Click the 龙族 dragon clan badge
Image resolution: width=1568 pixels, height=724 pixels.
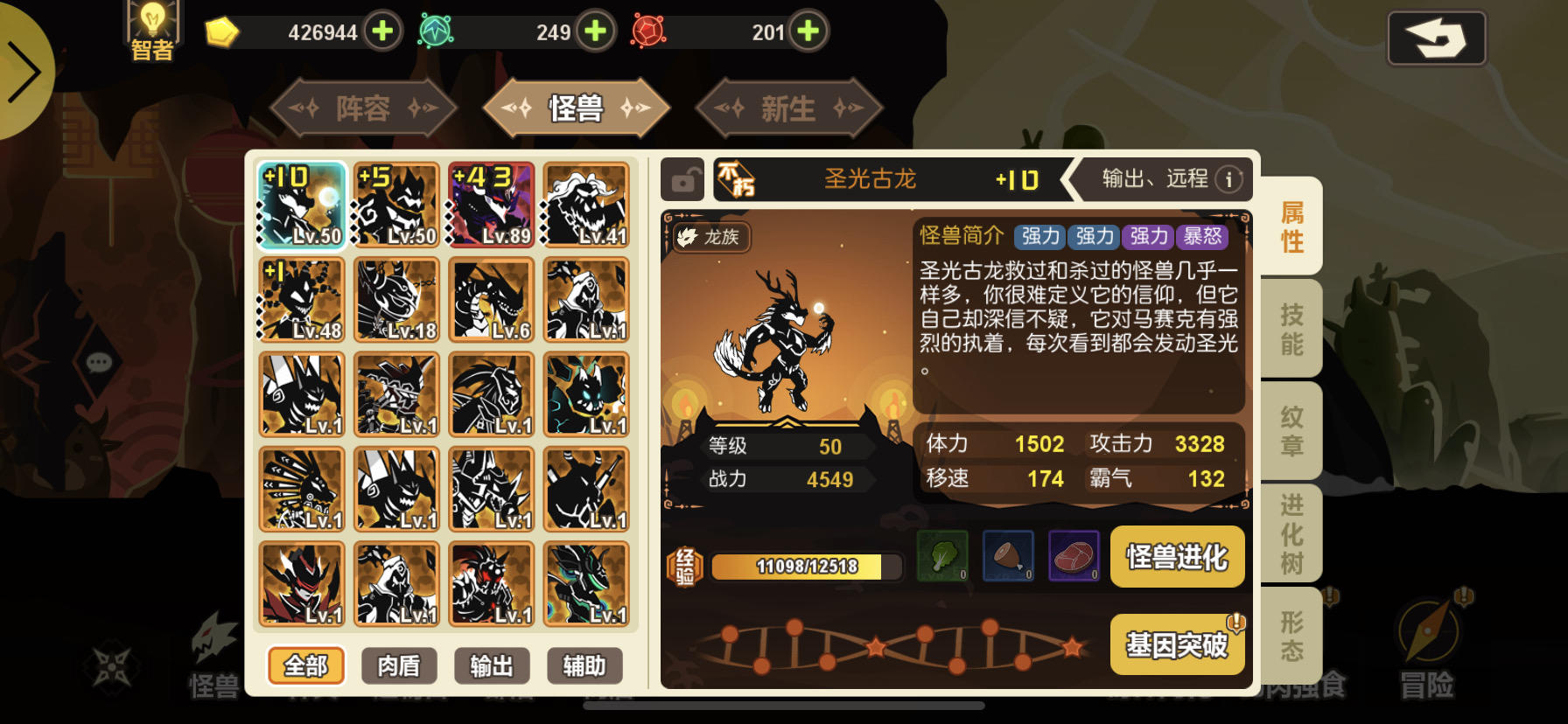point(711,238)
